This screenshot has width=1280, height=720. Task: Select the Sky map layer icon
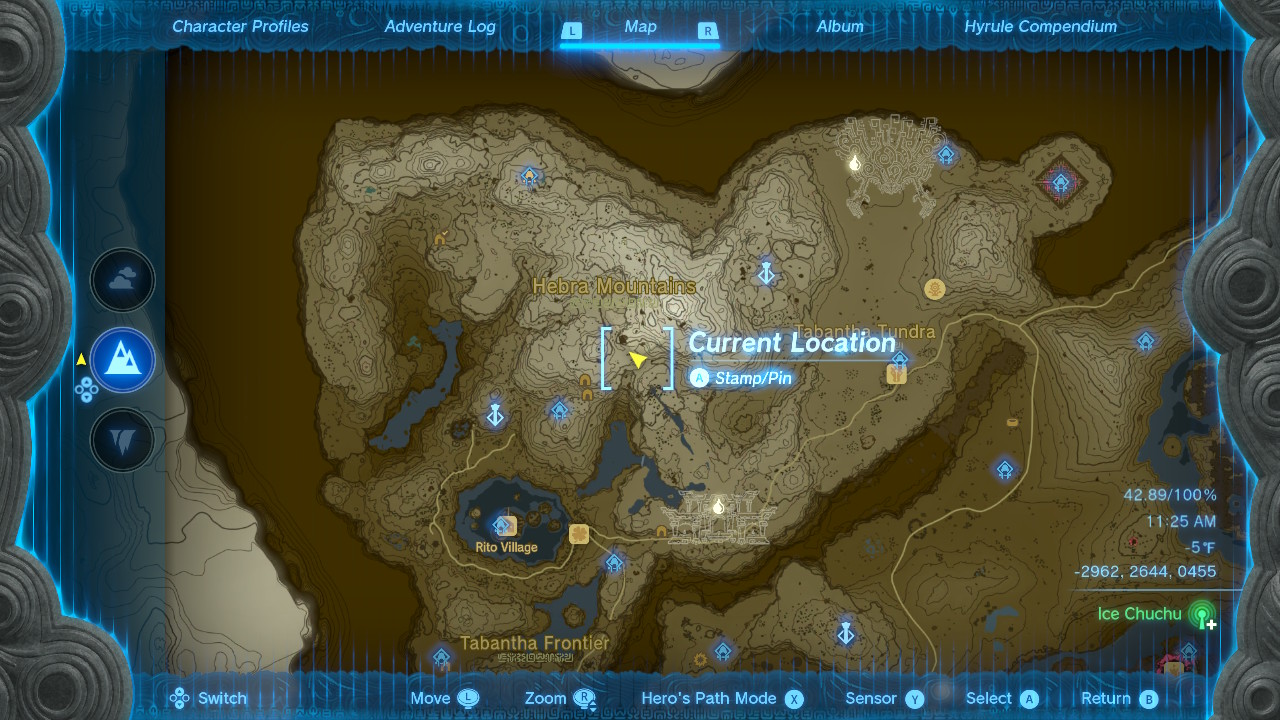[122, 280]
